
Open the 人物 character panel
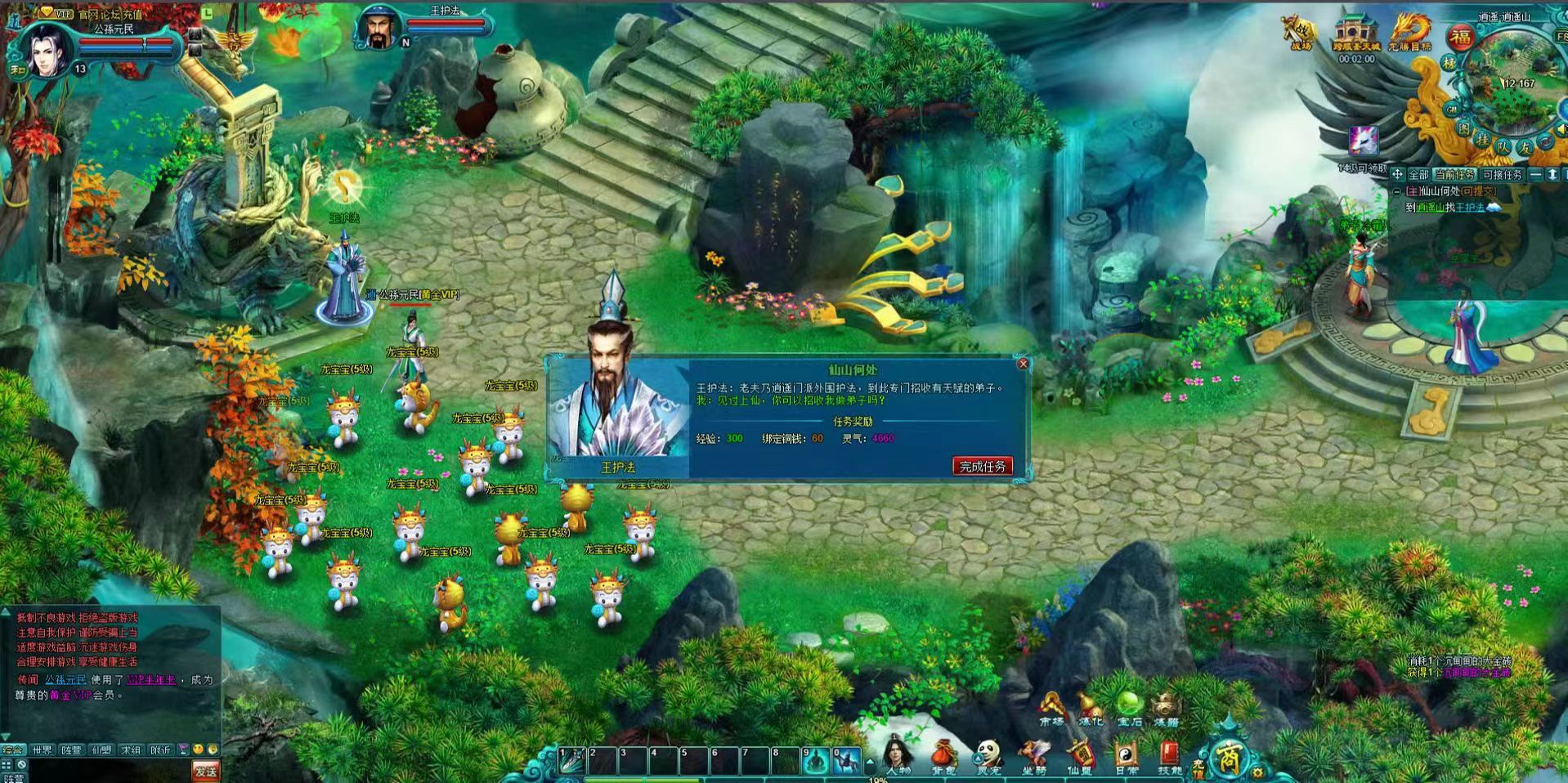click(x=898, y=756)
